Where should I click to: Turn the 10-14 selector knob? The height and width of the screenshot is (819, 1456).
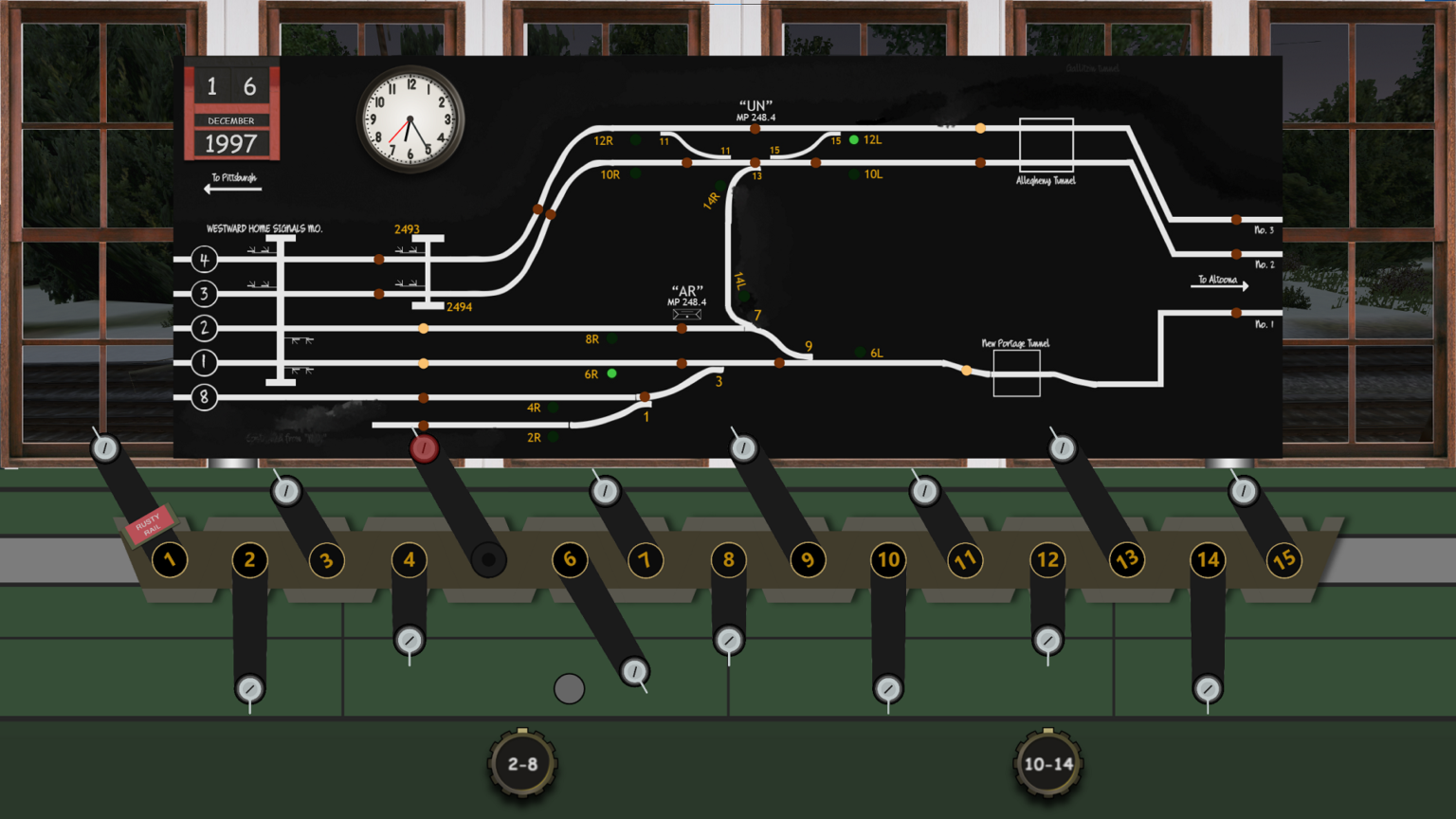(1046, 762)
